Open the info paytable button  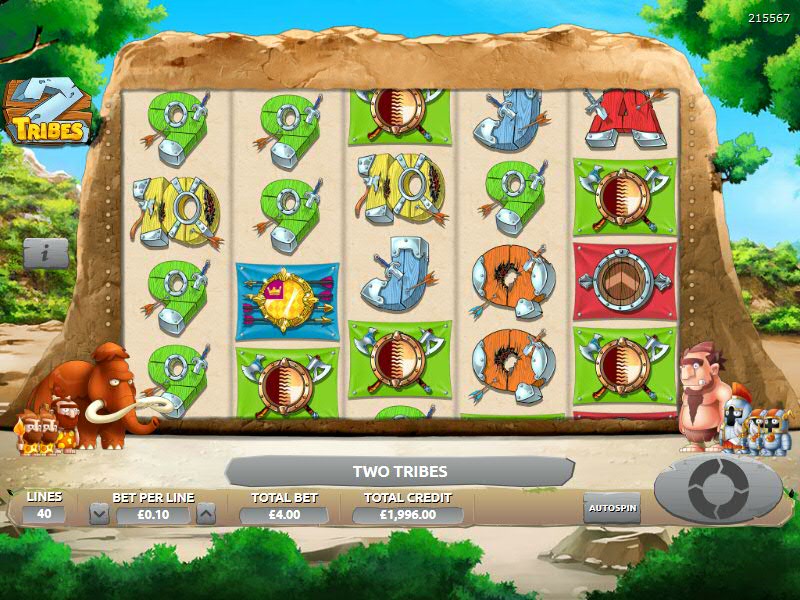[46, 253]
